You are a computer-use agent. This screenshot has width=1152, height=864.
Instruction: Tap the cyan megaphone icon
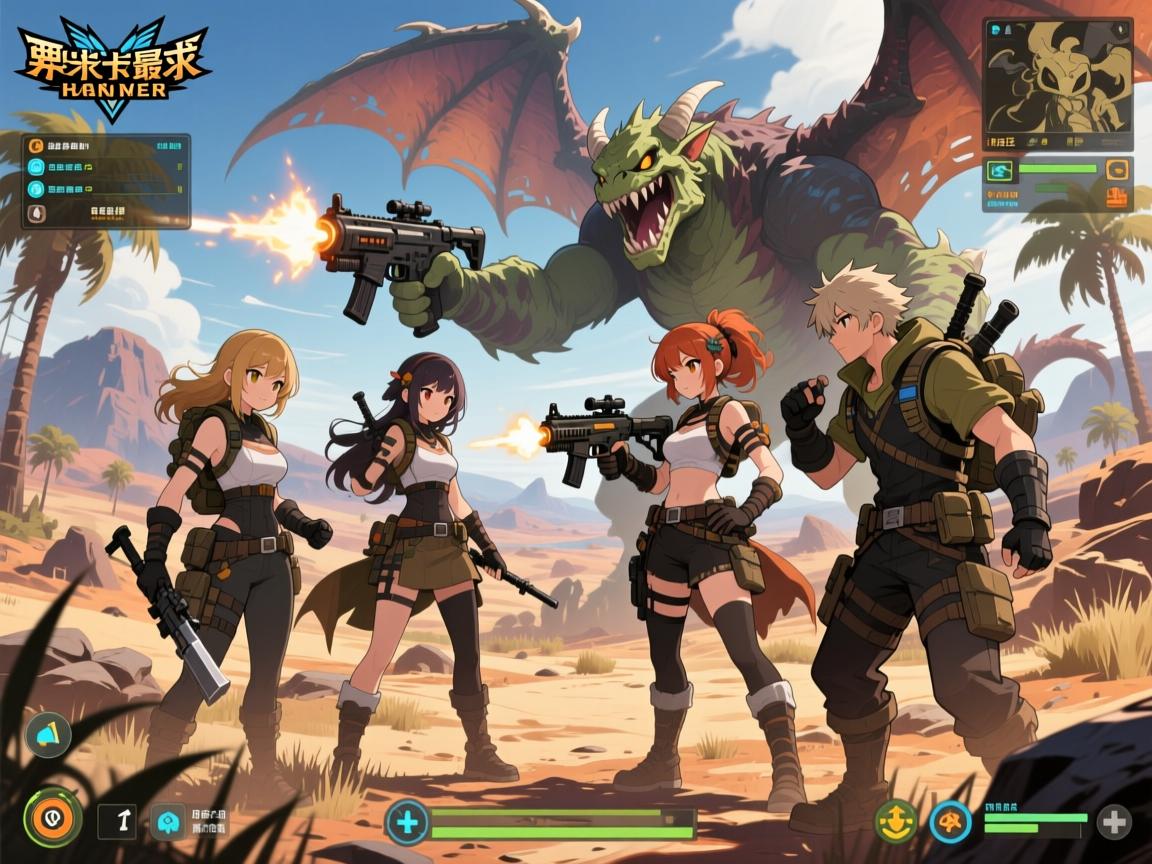(x=48, y=733)
